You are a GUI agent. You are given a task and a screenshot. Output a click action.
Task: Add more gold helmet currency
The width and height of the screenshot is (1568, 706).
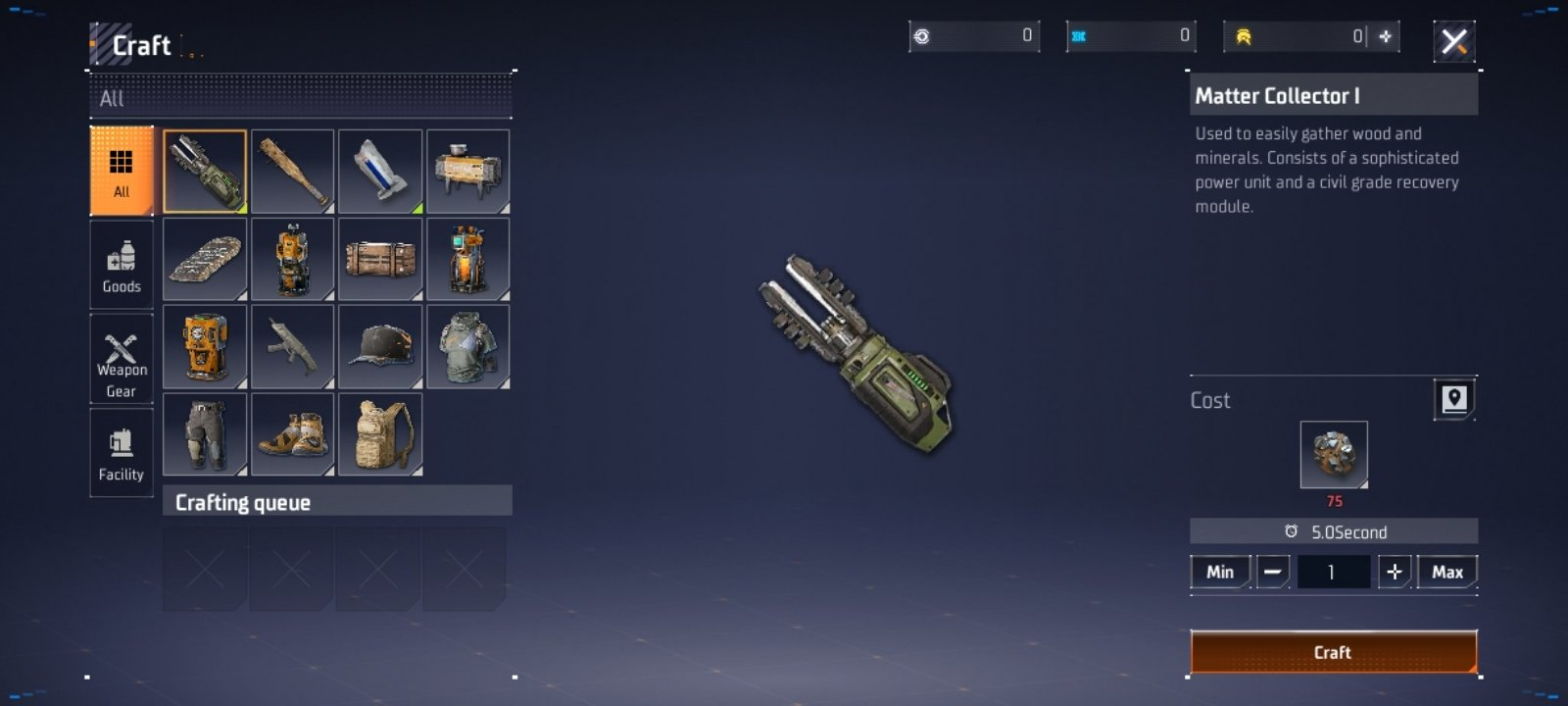(x=1386, y=36)
